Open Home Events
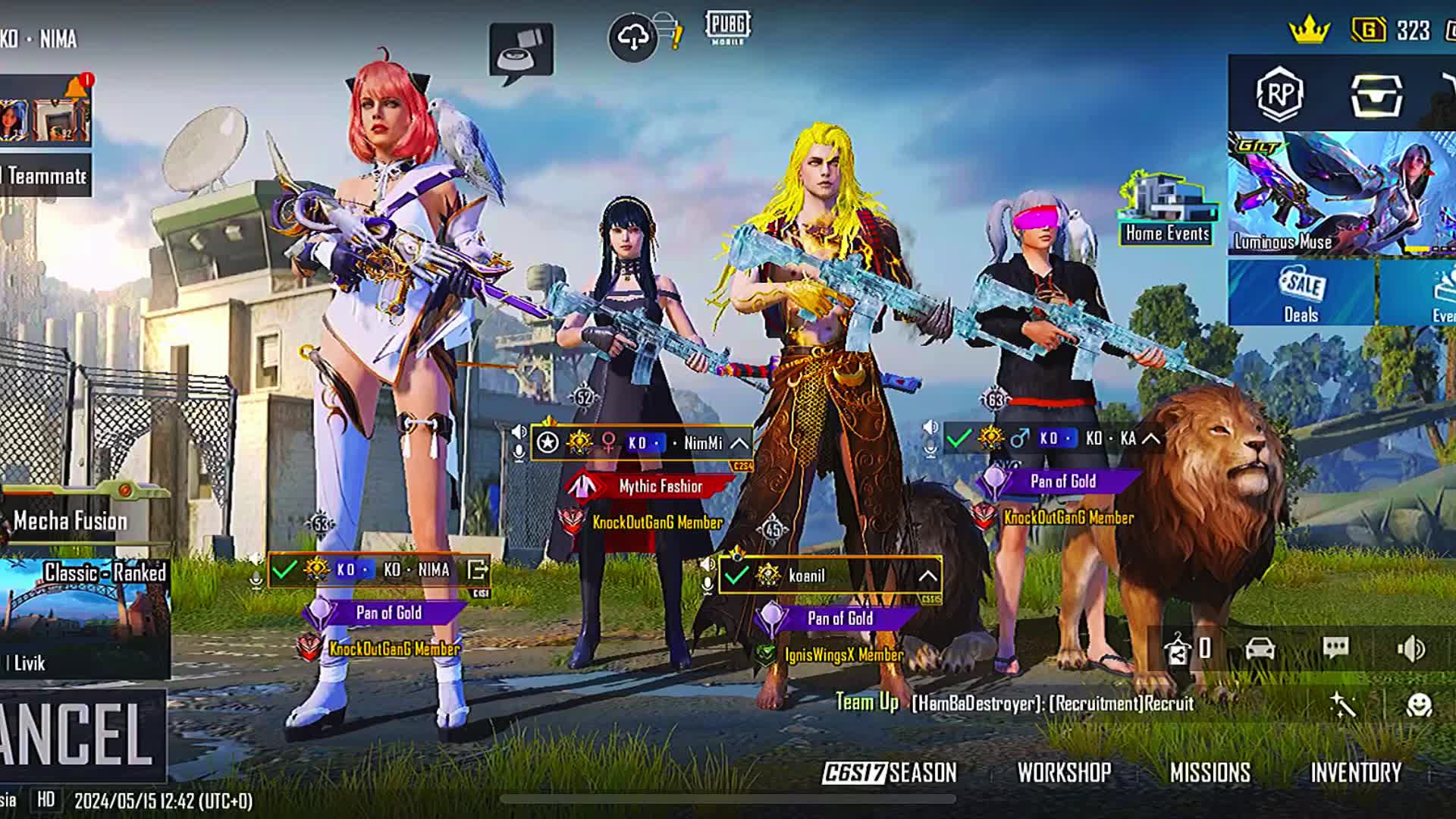 point(1167,210)
